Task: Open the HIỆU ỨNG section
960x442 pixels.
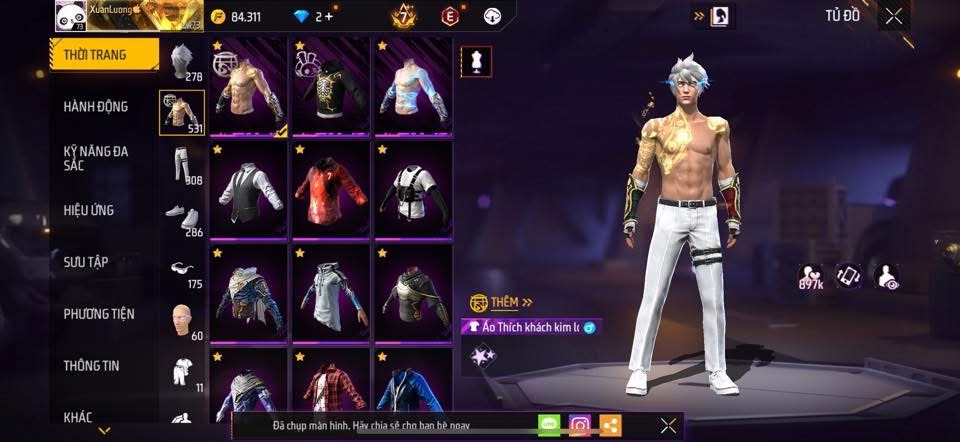Action: click(x=90, y=211)
